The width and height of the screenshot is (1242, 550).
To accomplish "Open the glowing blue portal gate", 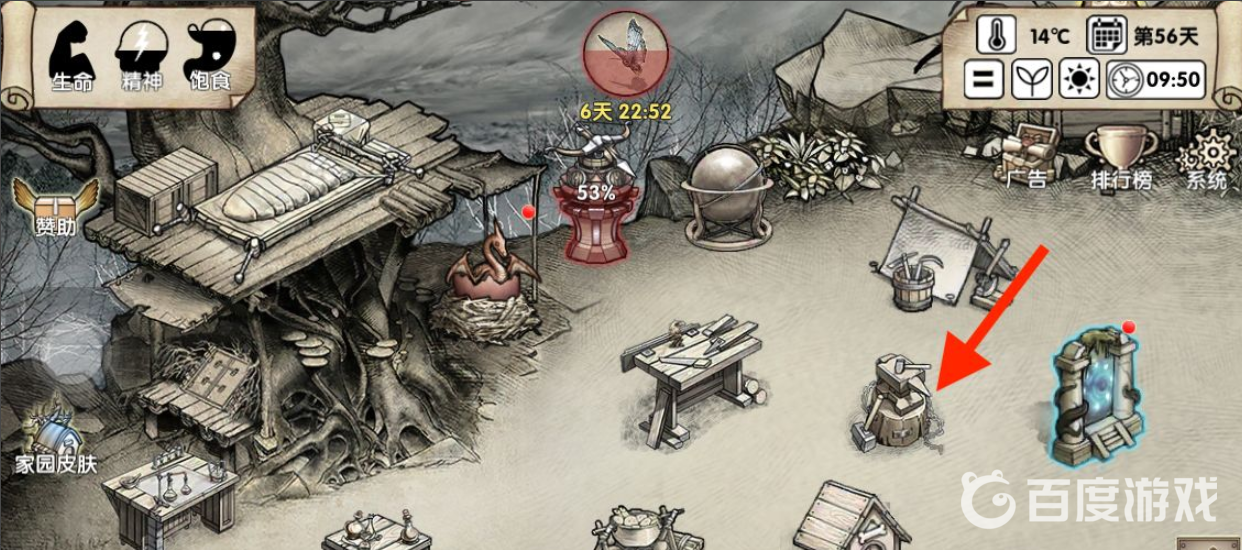I will (1096, 400).
